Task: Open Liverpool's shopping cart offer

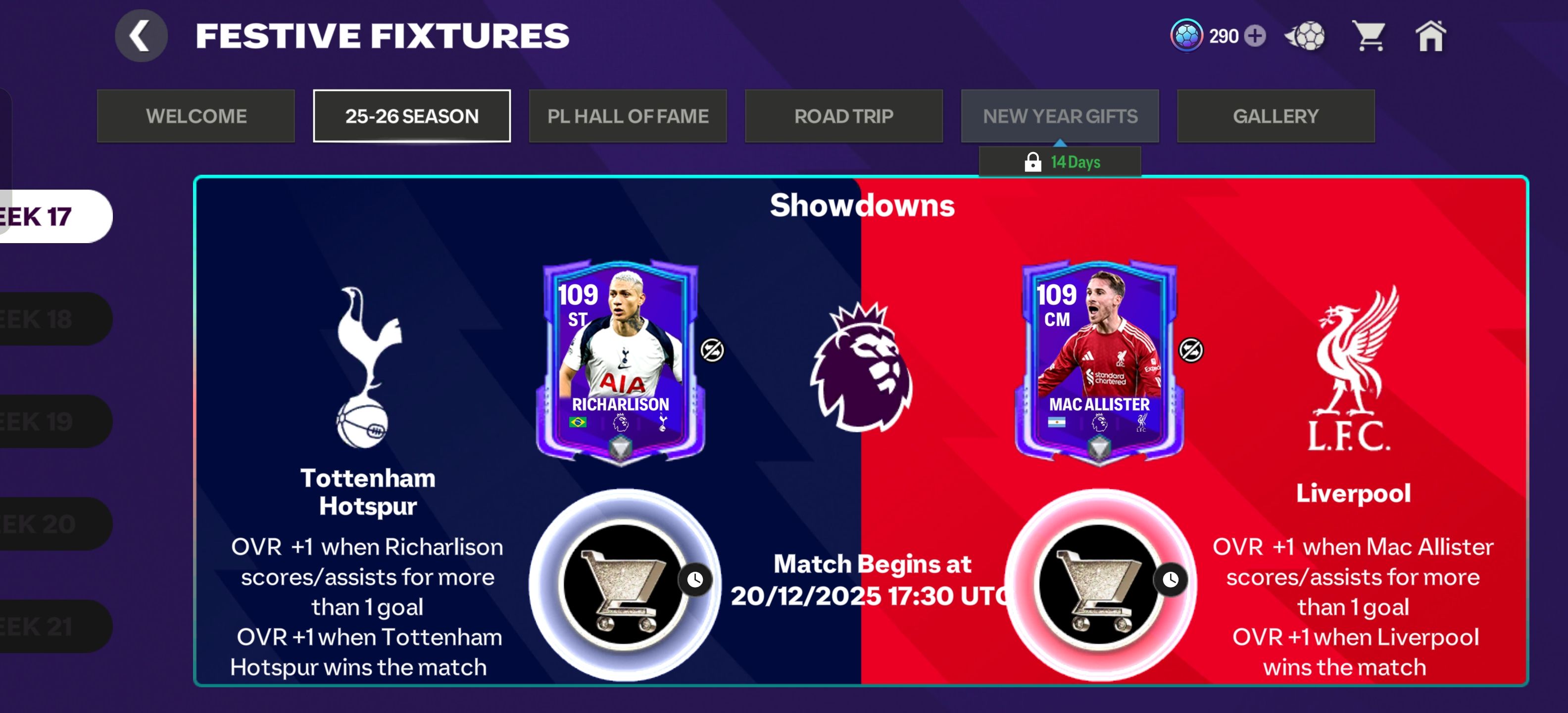Action: tap(1099, 584)
